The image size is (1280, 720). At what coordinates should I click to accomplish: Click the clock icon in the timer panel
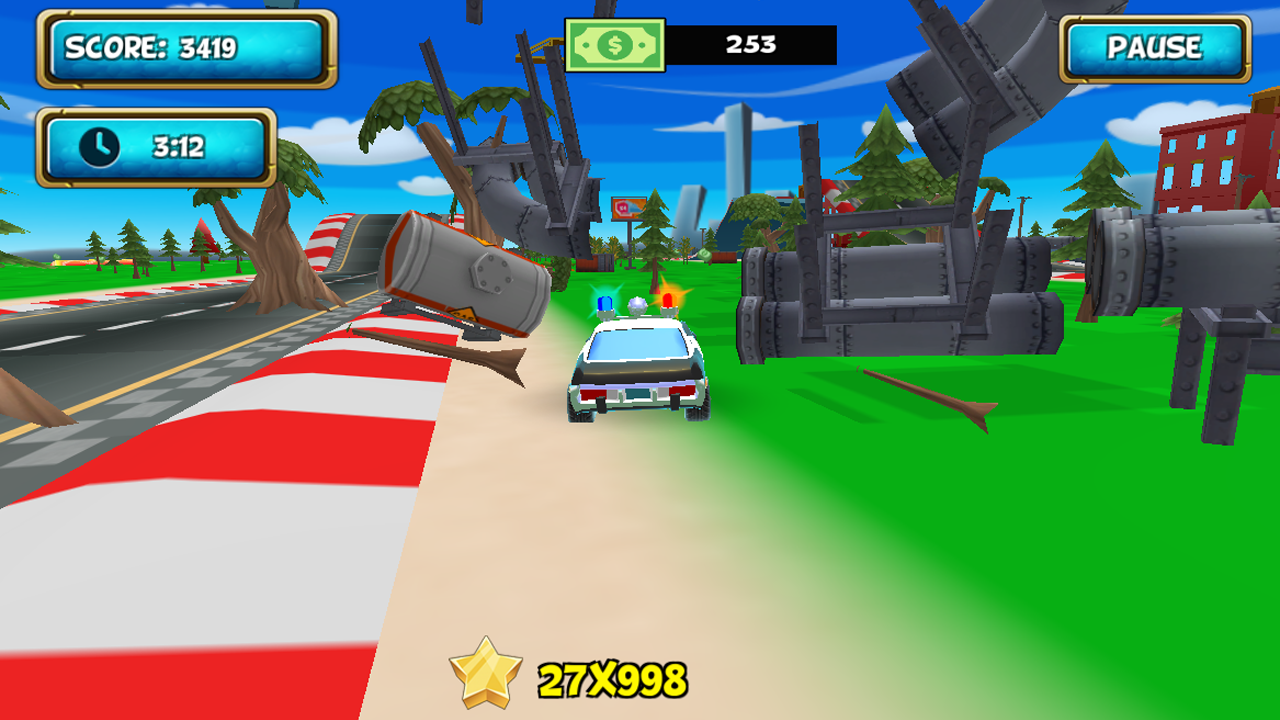click(x=97, y=147)
